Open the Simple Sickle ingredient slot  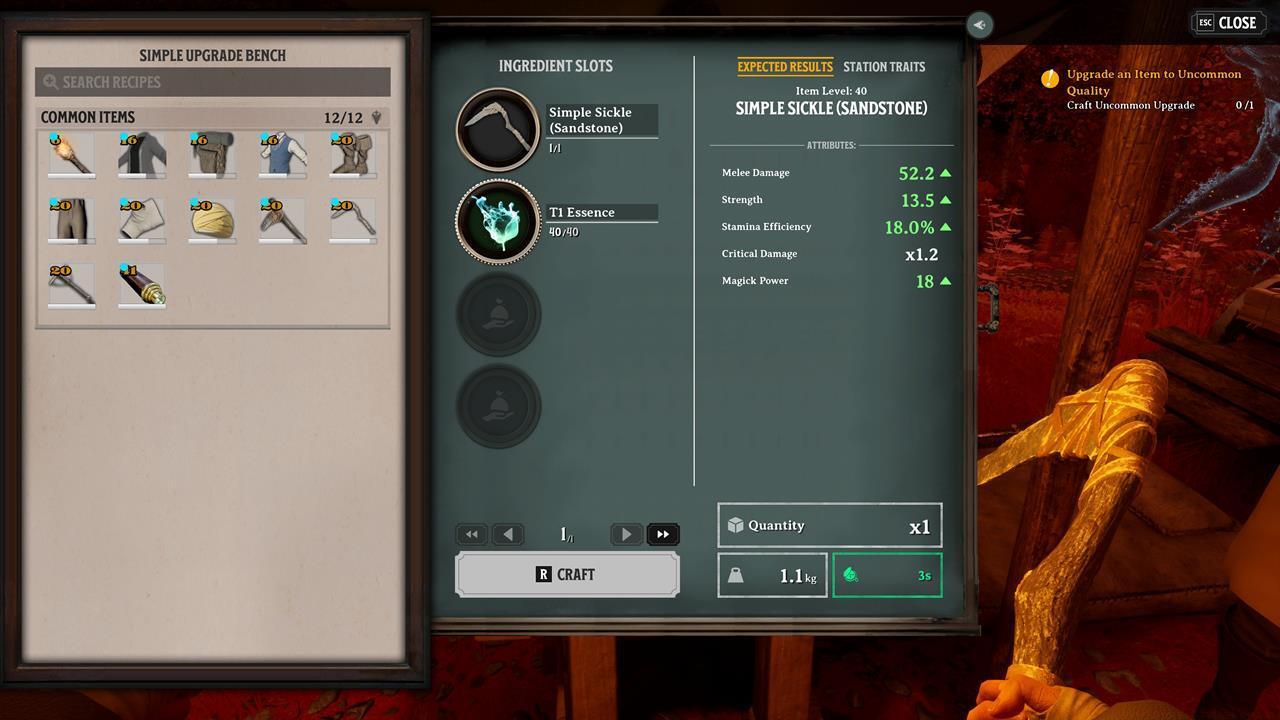498,128
